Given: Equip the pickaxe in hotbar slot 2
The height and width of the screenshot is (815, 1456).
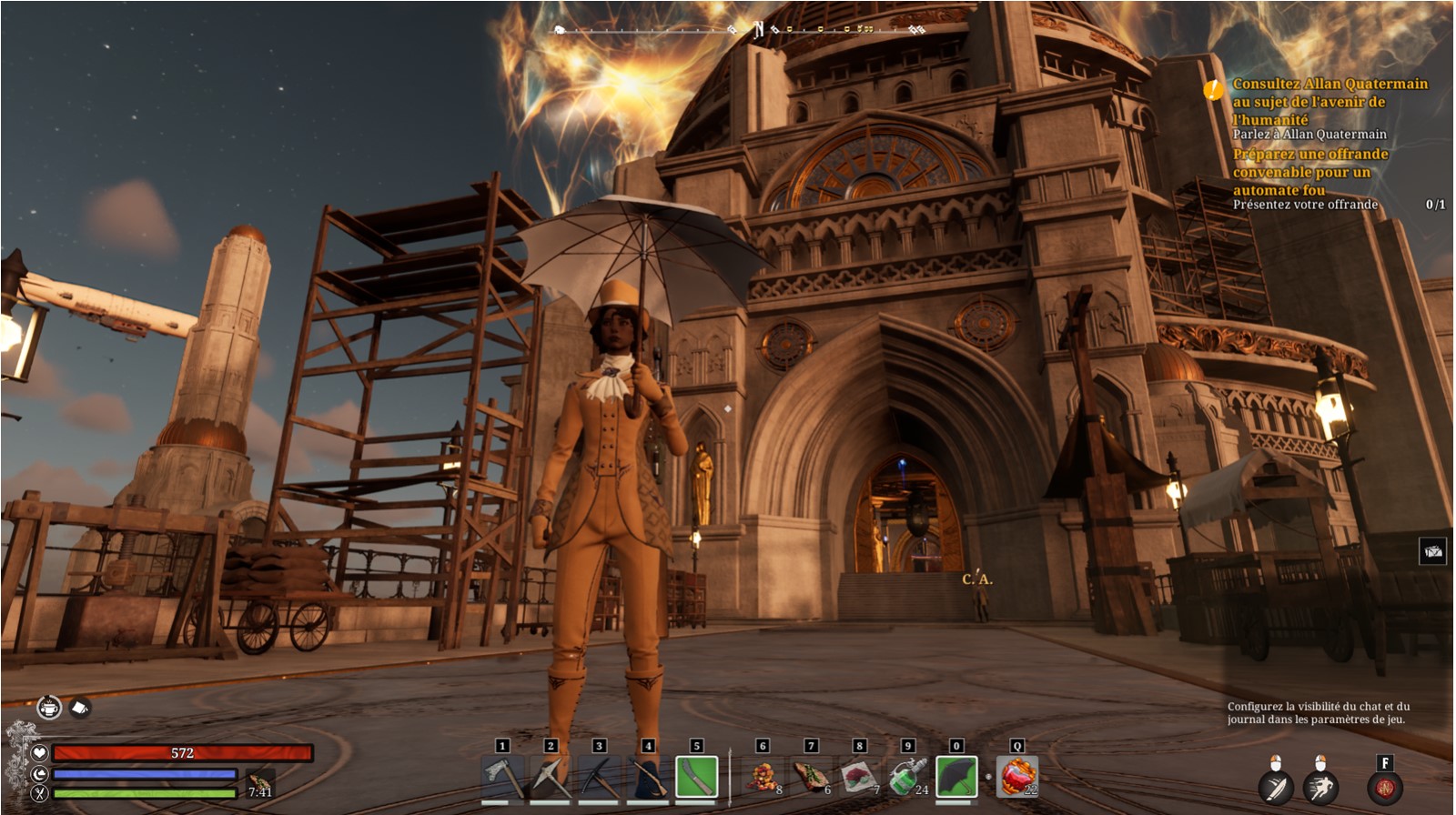Looking at the screenshot, I should click(x=551, y=778).
